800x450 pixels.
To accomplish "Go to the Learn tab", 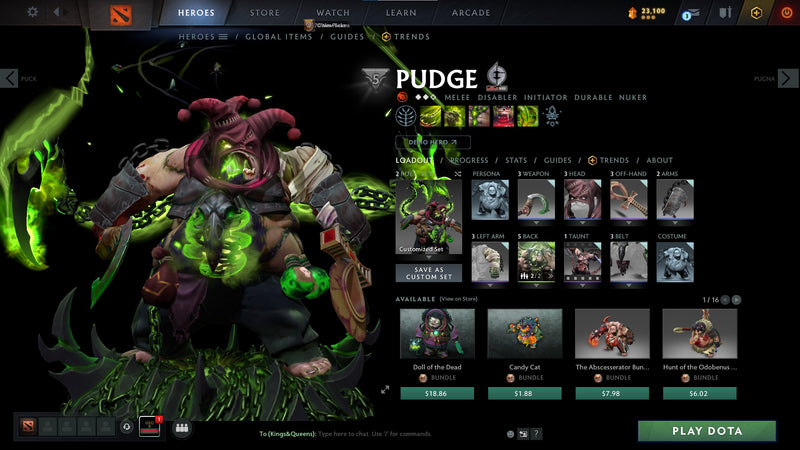I will tap(400, 13).
